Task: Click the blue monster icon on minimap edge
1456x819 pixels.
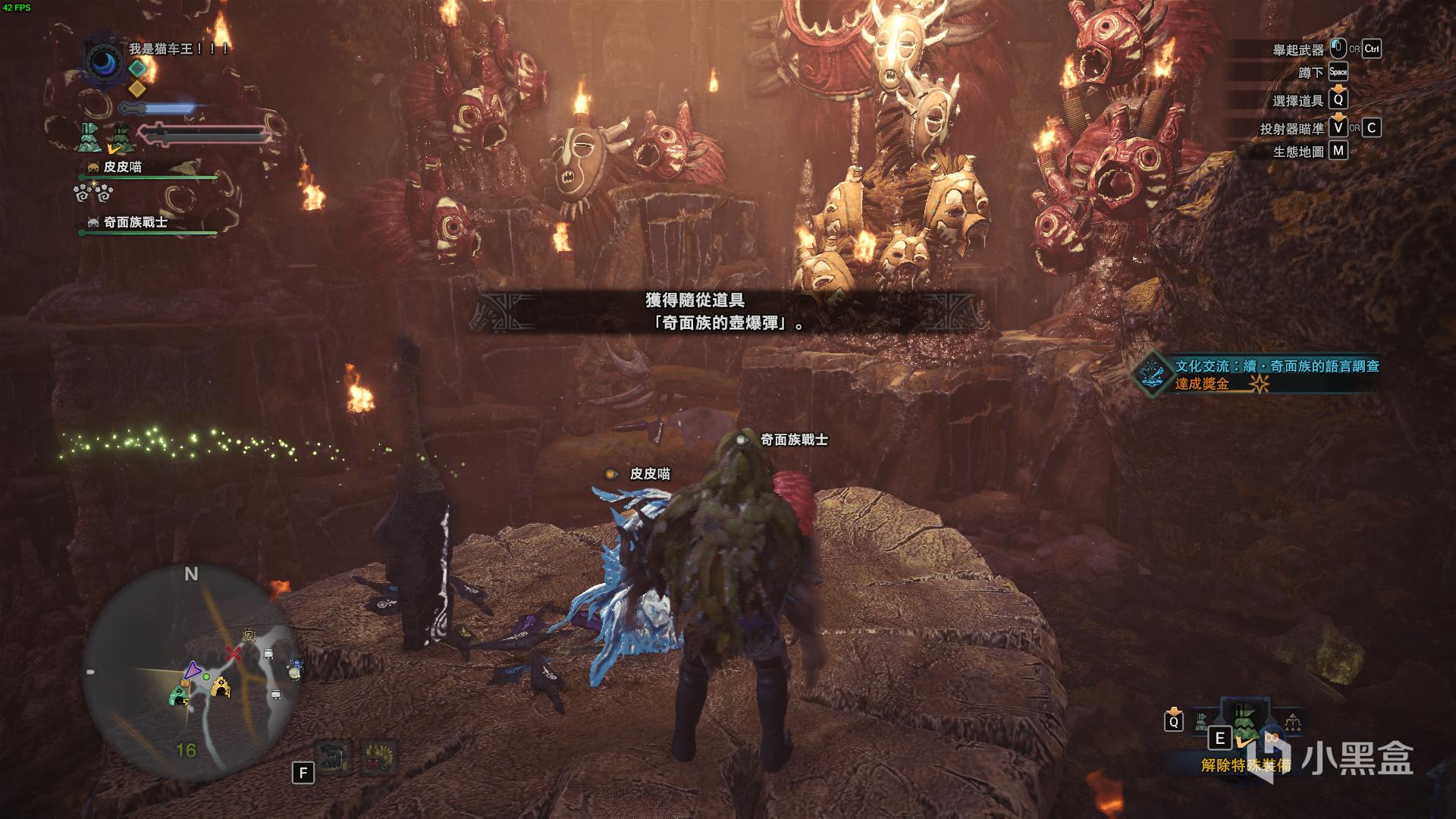Action: point(294,670)
